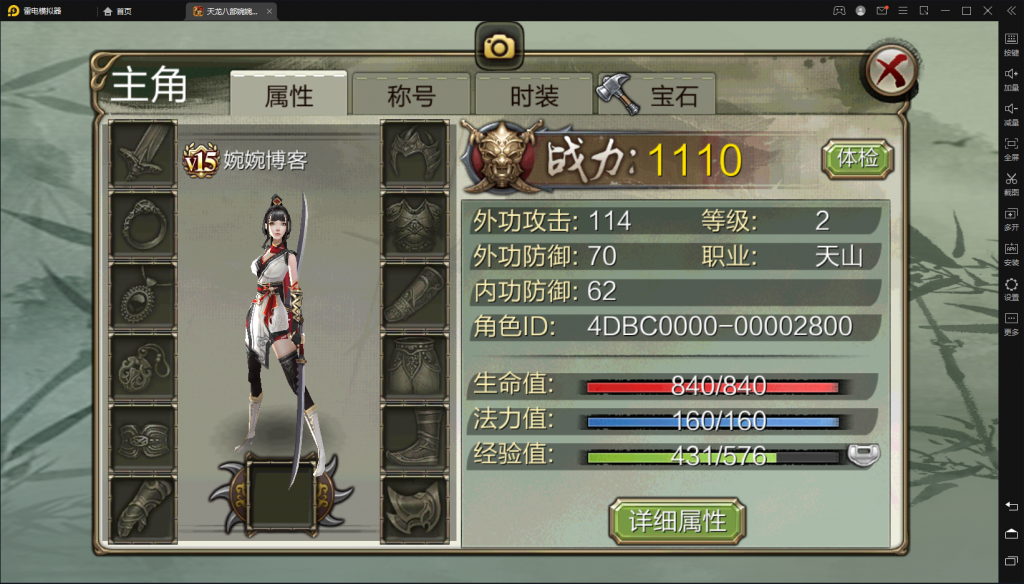The image size is (1024, 584).
Task: Select the pants equipment slot
Action: pyautogui.click(x=414, y=367)
